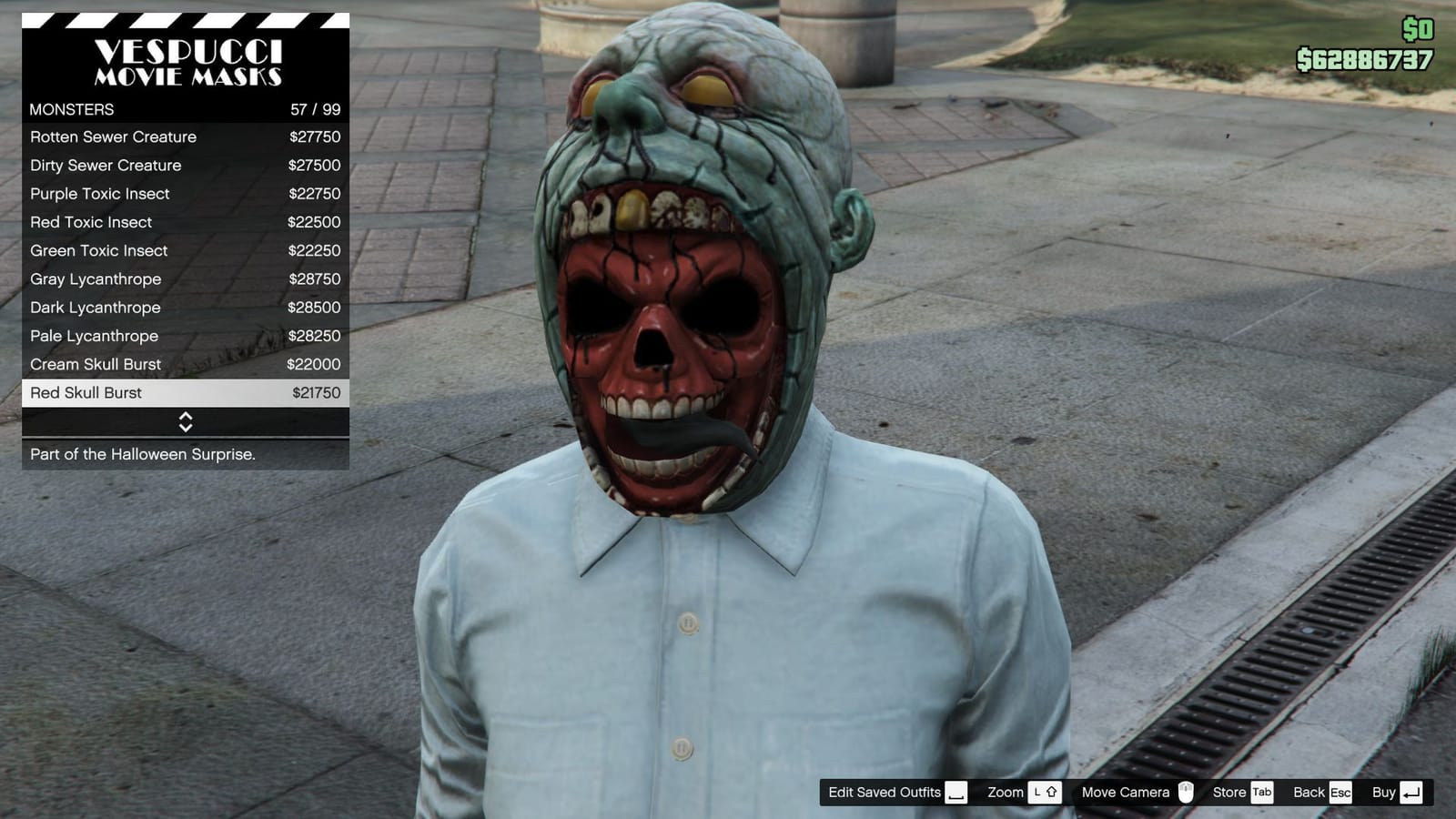Viewport: 1456px width, 819px height.
Task: Click the Enter key icon beside Buy
Action: coord(1410,793)
